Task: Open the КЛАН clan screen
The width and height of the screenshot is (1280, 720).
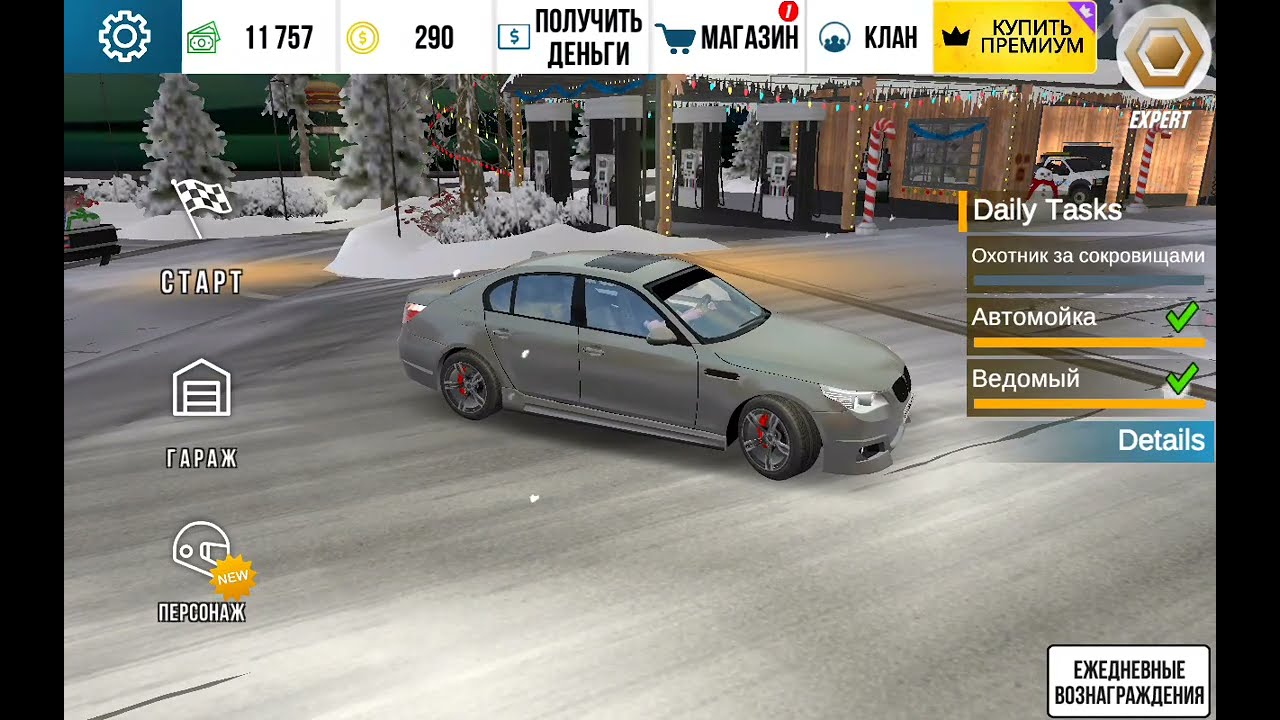Action: click(x=868, y=38)
